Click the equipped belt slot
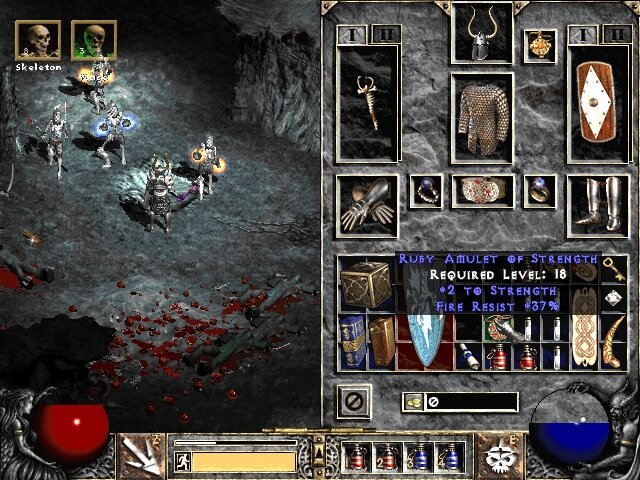The height and width of the screenshot is (480, 640). point(482,191)
